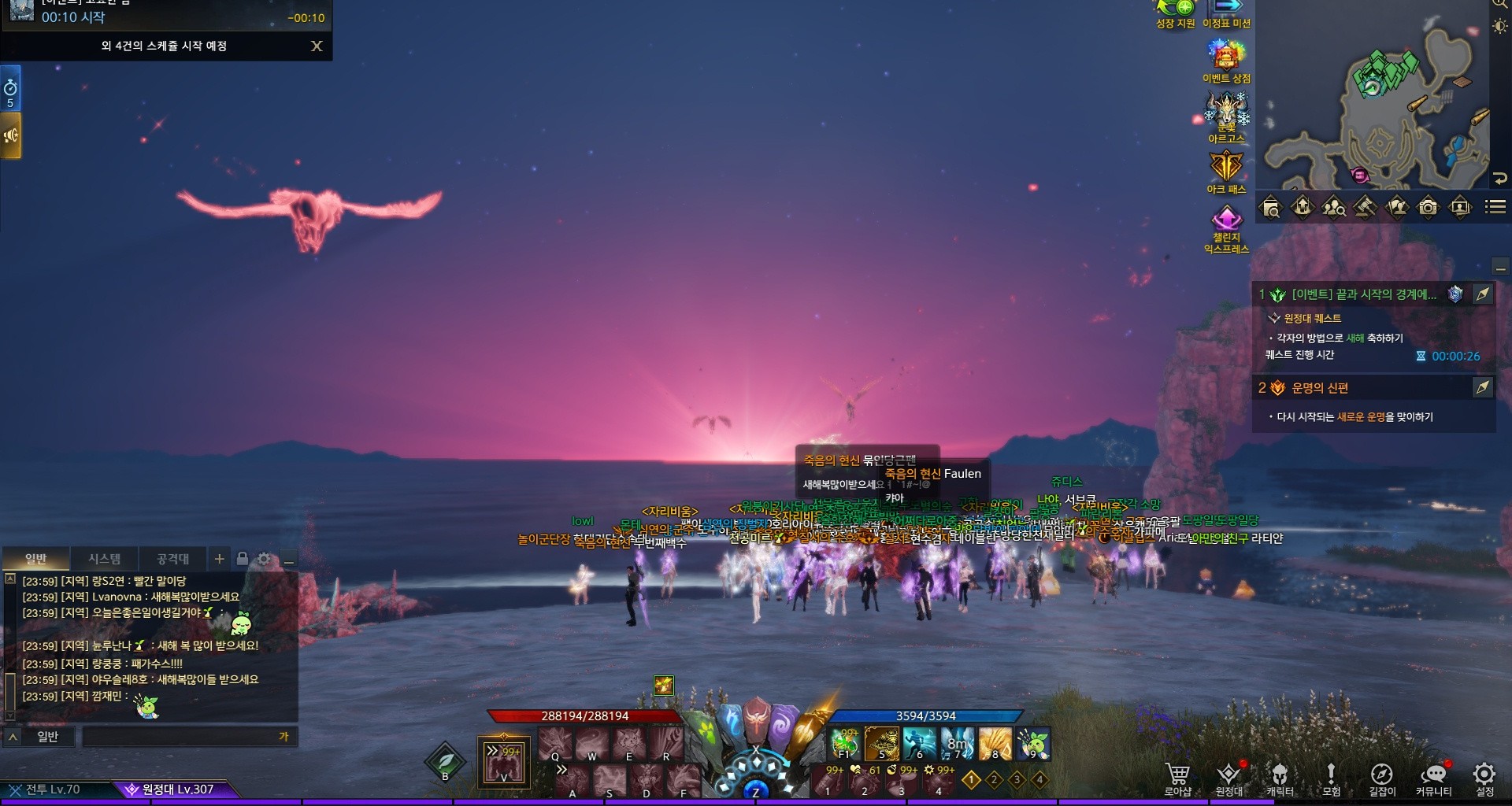
Task: Switch to the 공격대 chat tab
Action: pyautogui.click(x=172, y=559)
